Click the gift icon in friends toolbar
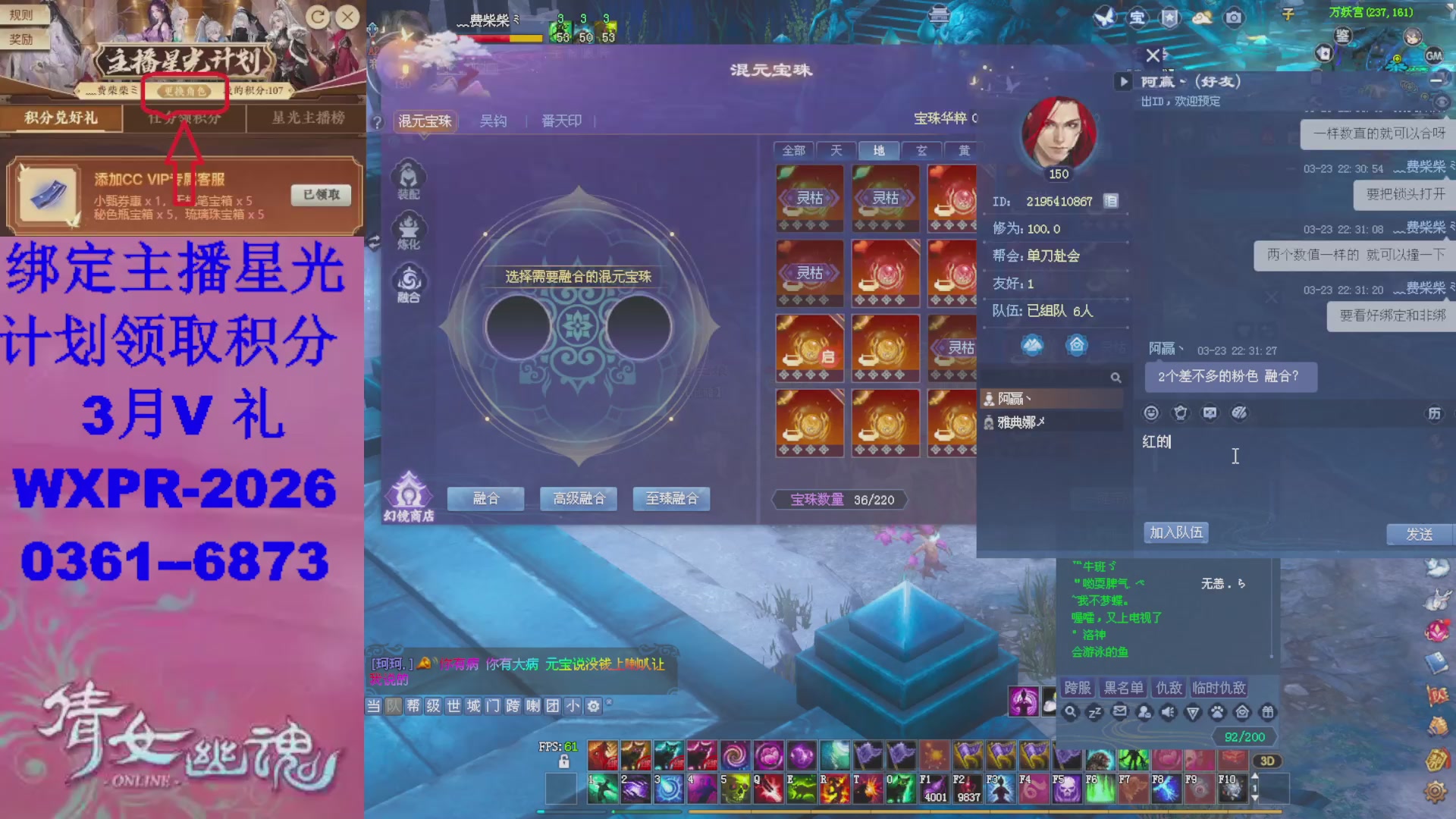1456x819 pixels. click(1269, 711)
